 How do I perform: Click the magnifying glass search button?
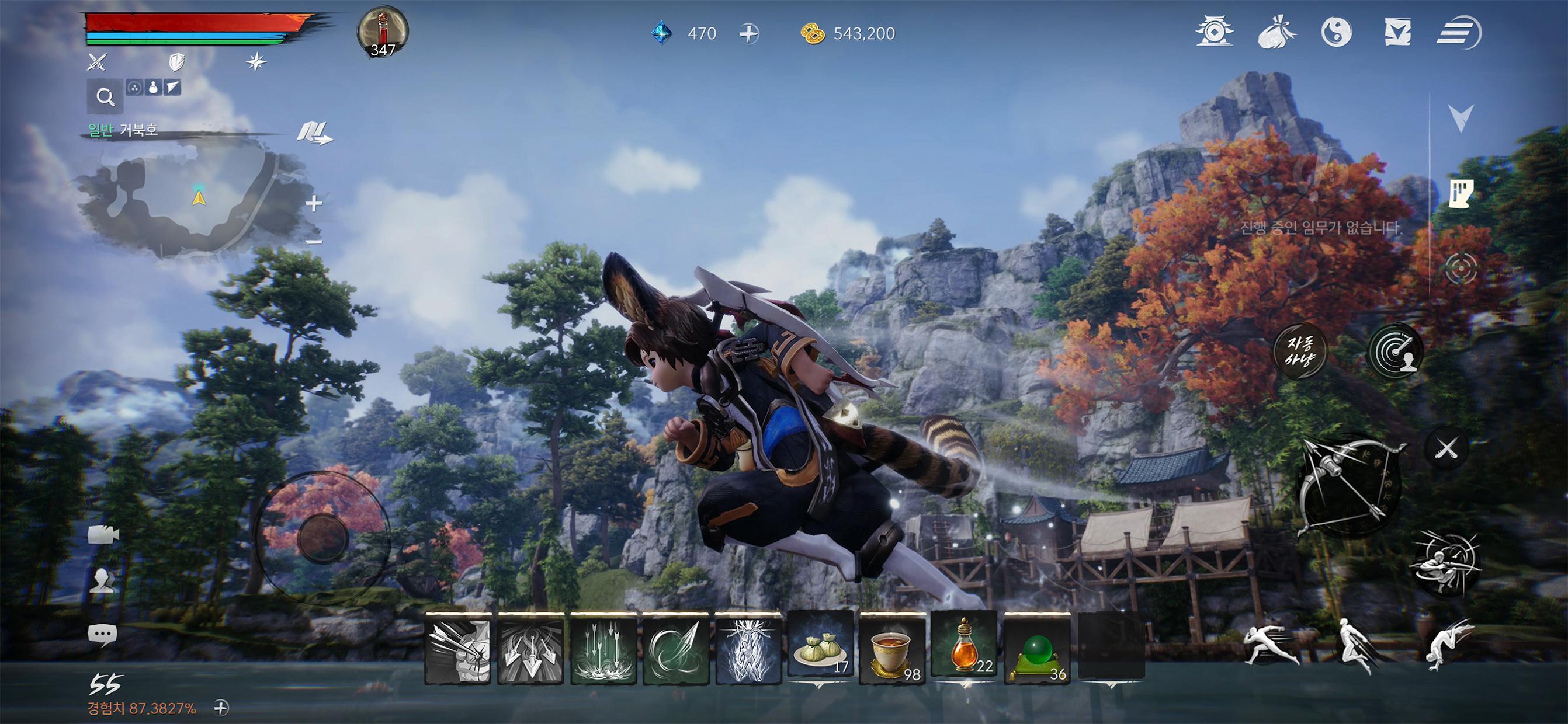(105, 97)
